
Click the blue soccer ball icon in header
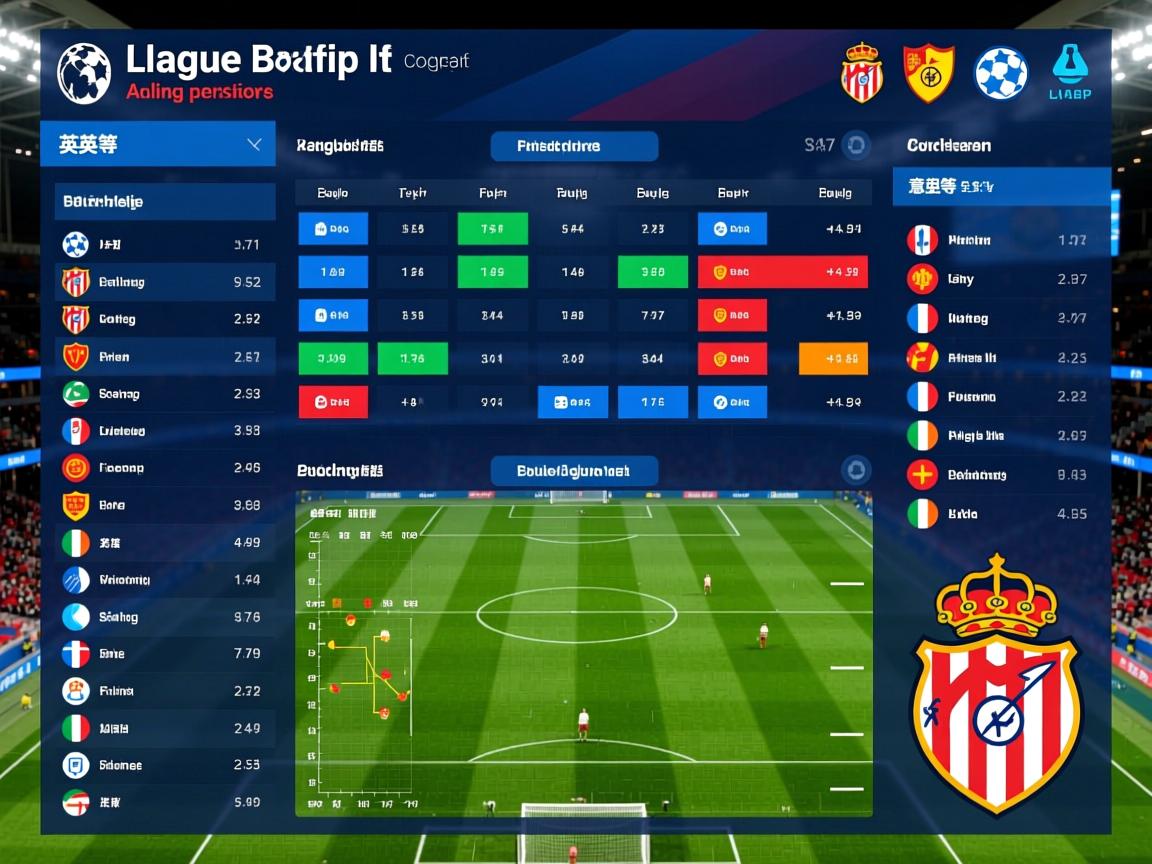tap(1001, 74)
